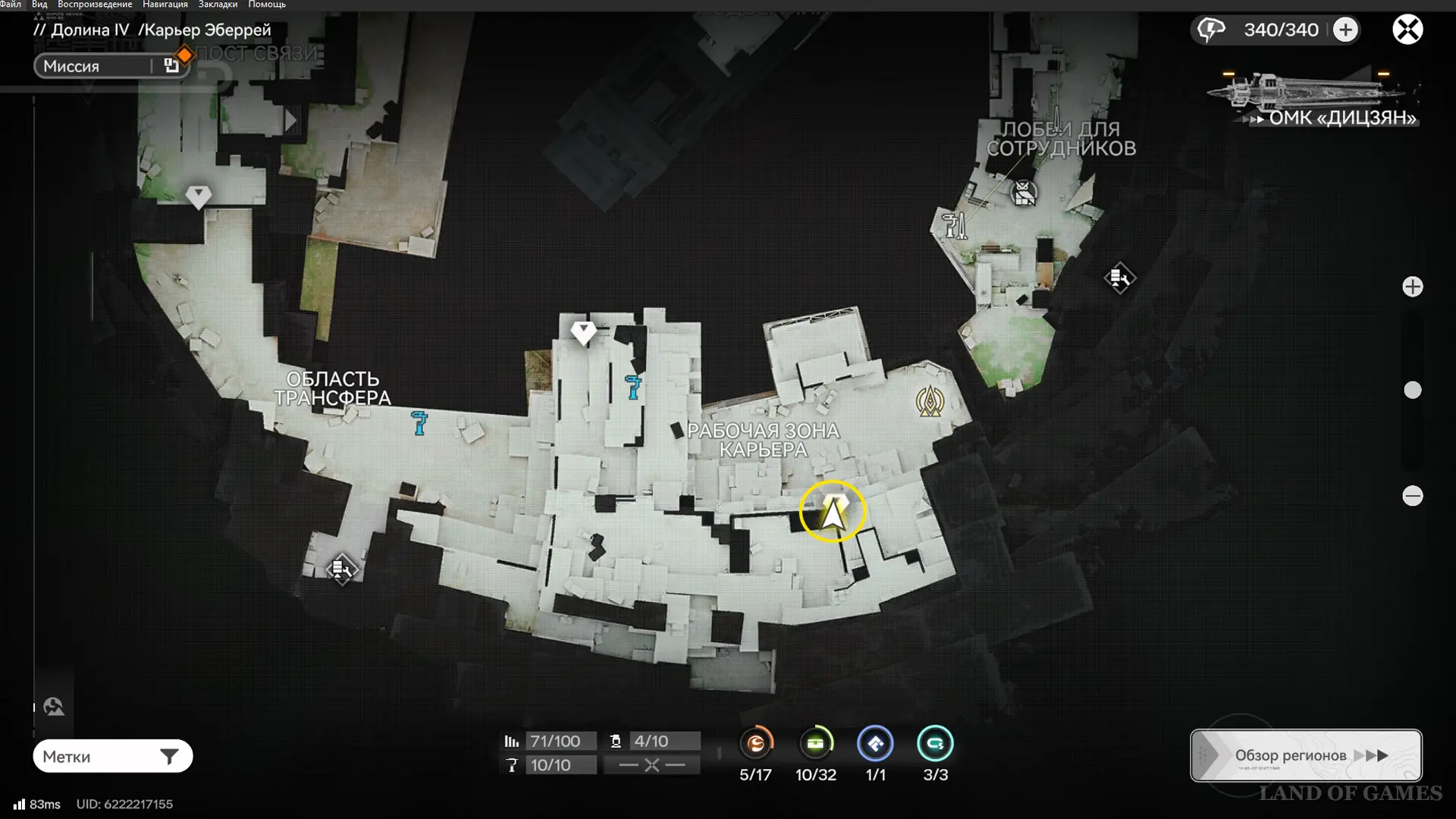Click the globe icon at bottom left
Screen dimensions: 1456x819
point(53,707)
